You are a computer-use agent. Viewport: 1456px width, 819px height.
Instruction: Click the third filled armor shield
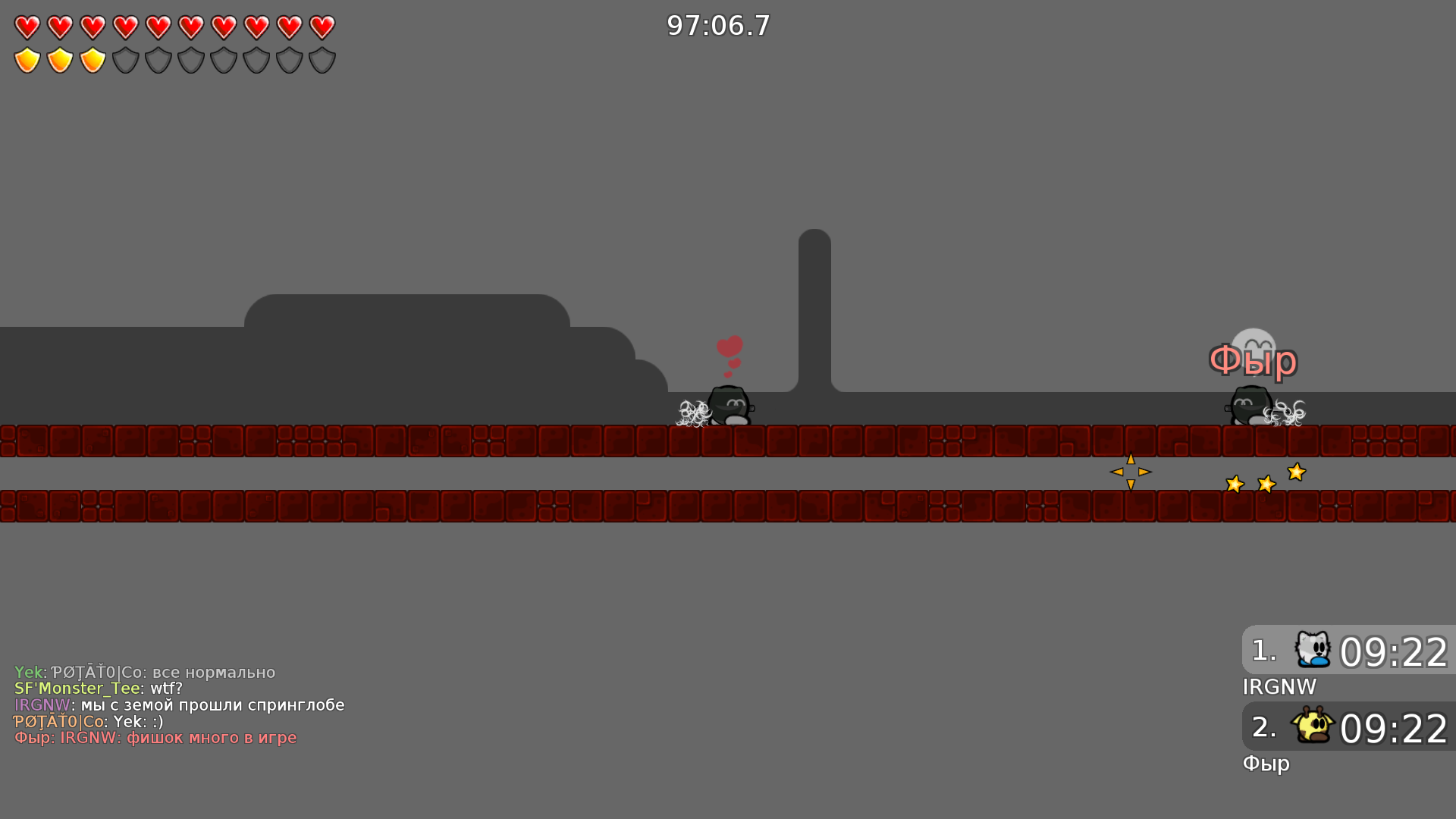[x=93, y=59]
